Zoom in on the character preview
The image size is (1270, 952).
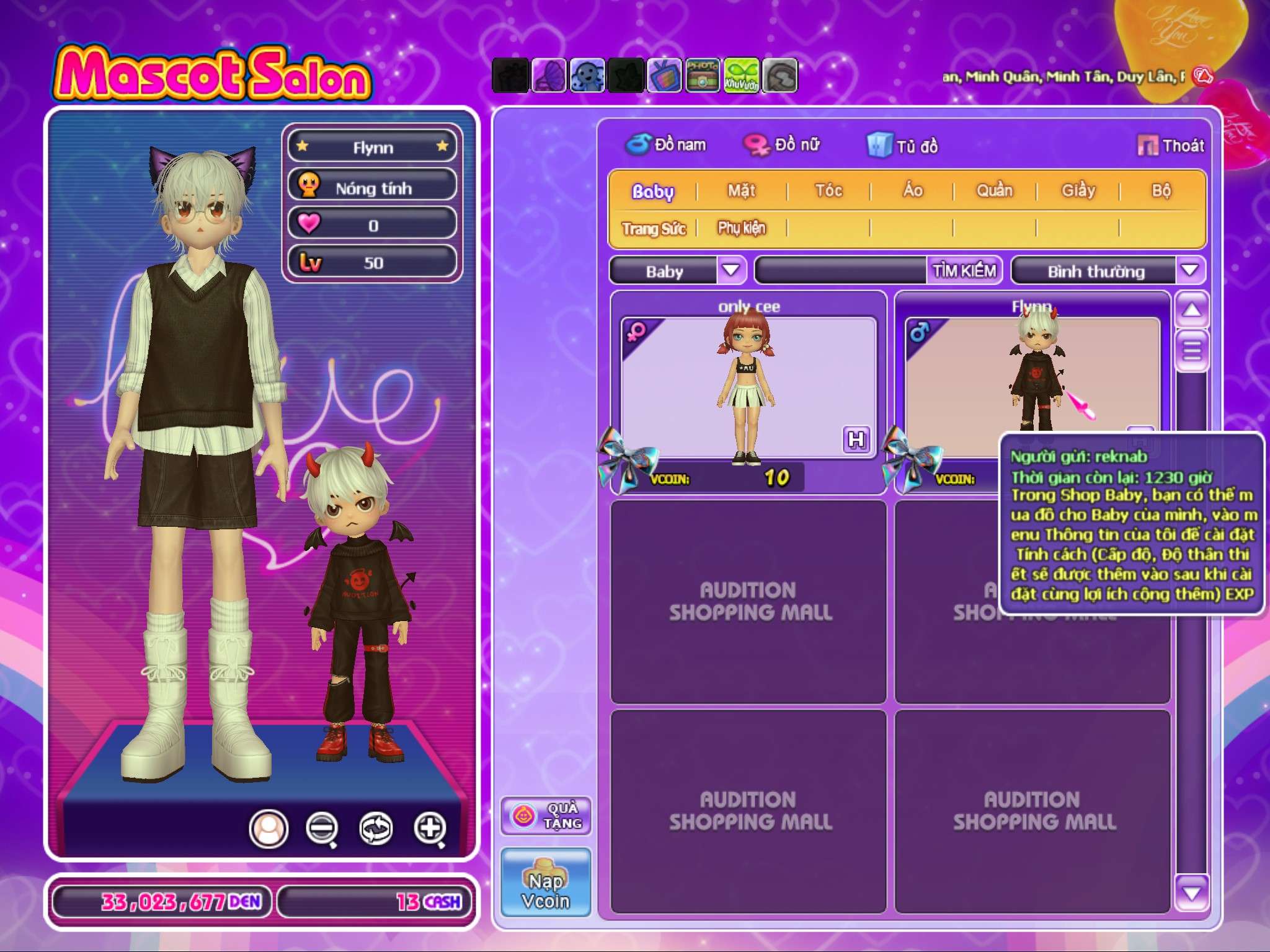[430, 827]
